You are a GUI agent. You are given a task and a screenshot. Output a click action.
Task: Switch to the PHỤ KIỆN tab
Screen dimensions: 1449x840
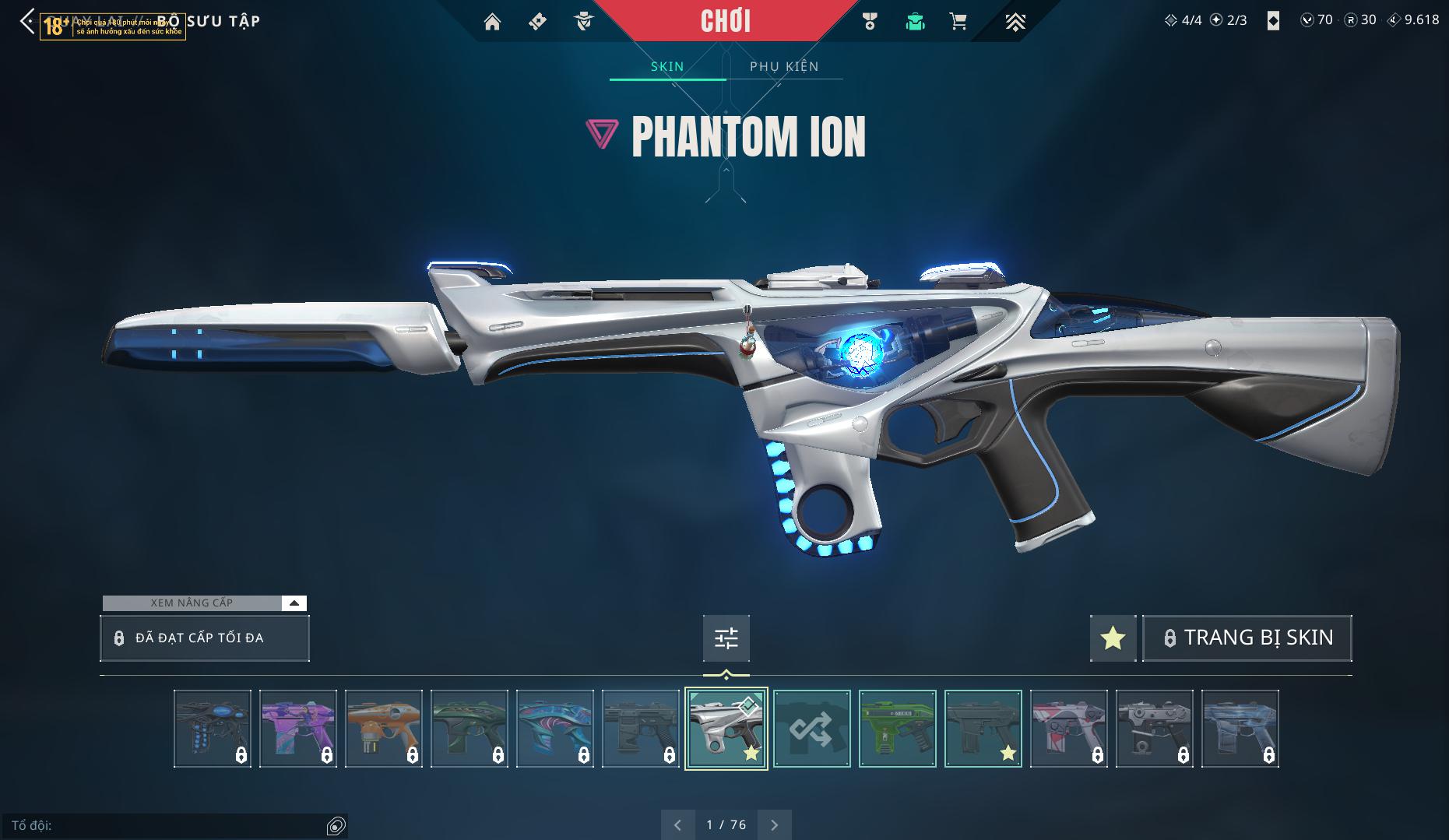pos(784,66)
